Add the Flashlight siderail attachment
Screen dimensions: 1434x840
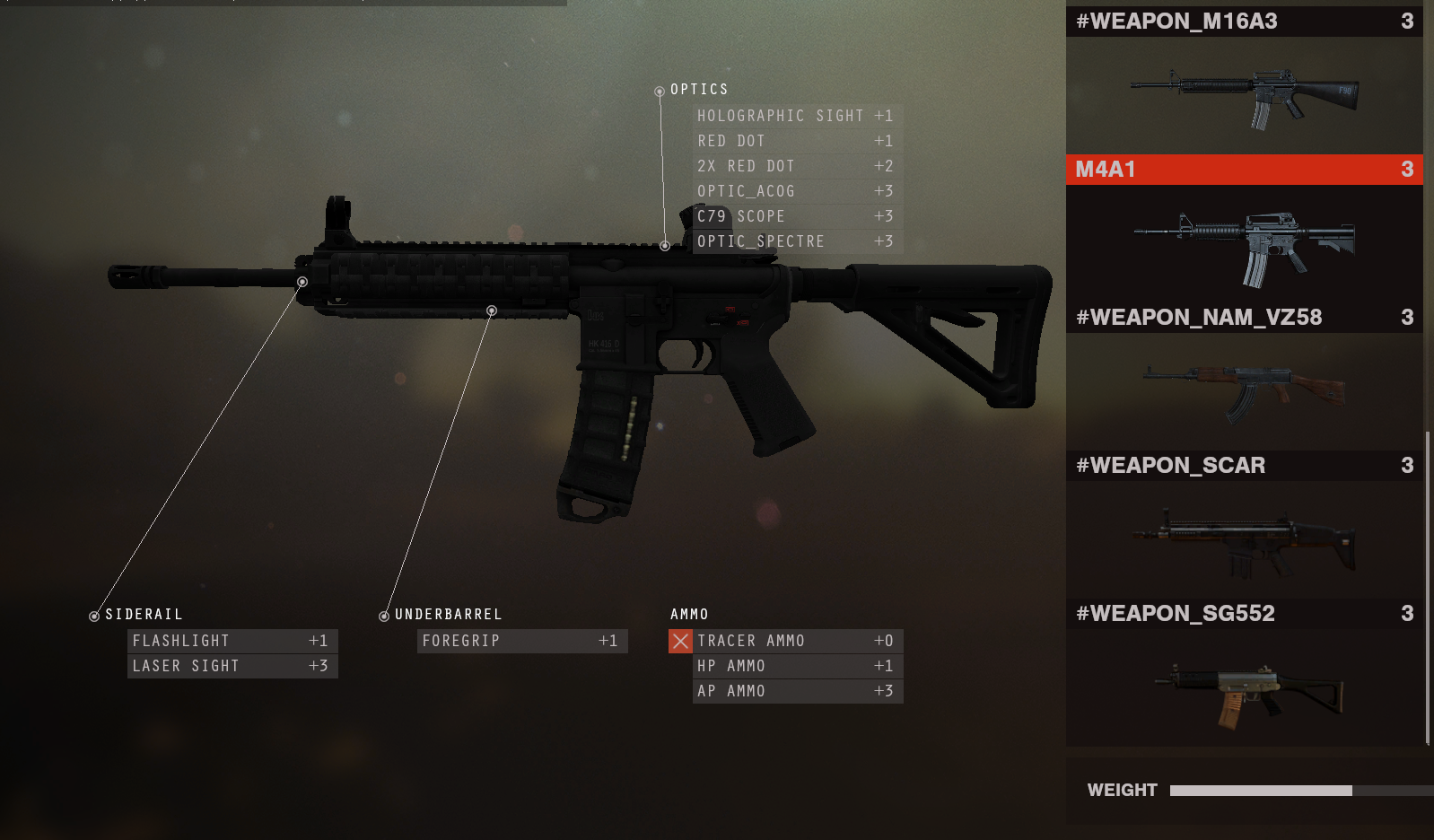click(x=232, y=641)
